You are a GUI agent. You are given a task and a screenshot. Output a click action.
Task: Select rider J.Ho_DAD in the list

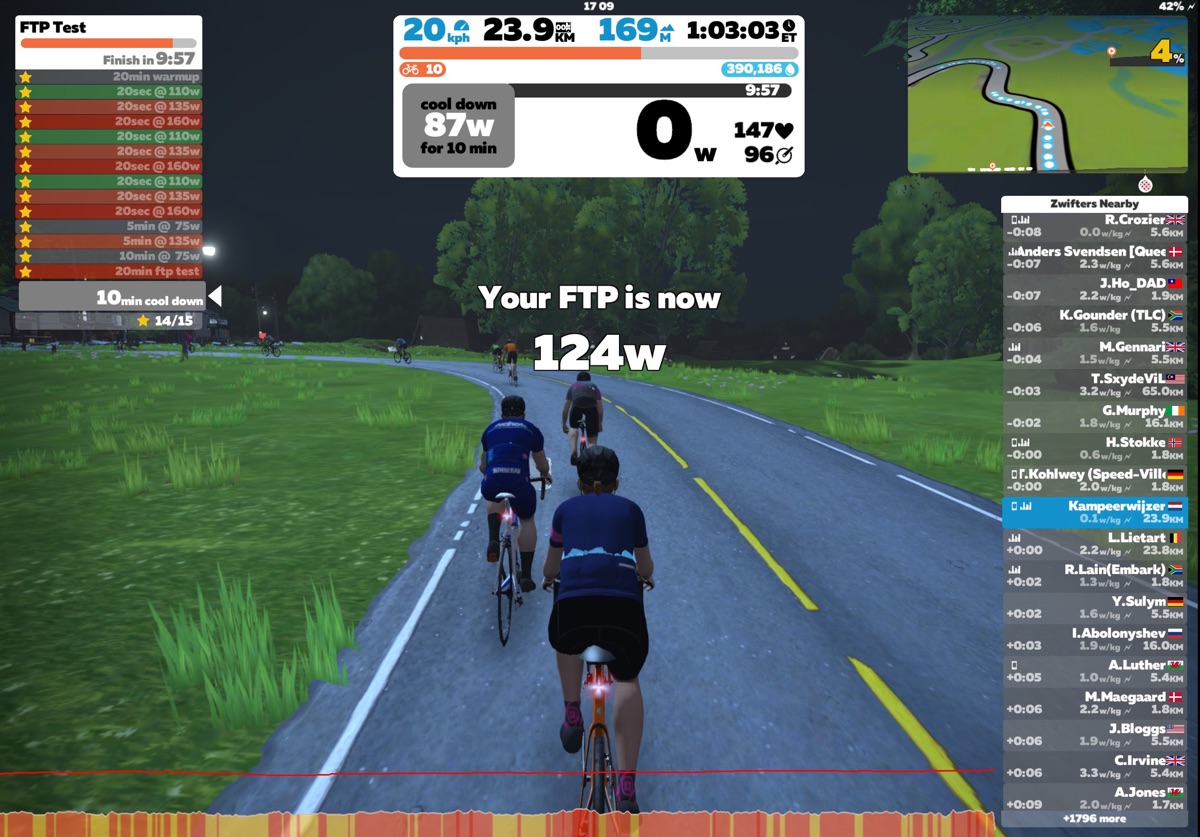tap(1094, 289)
